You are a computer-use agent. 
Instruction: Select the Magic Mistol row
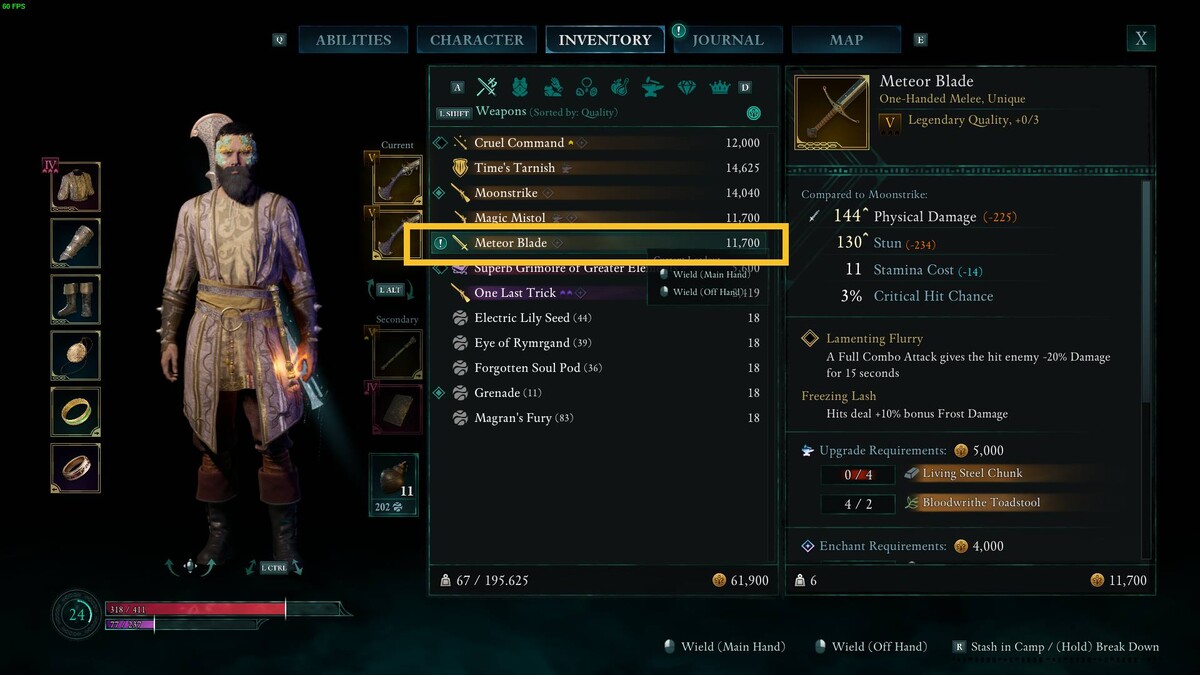510,218
